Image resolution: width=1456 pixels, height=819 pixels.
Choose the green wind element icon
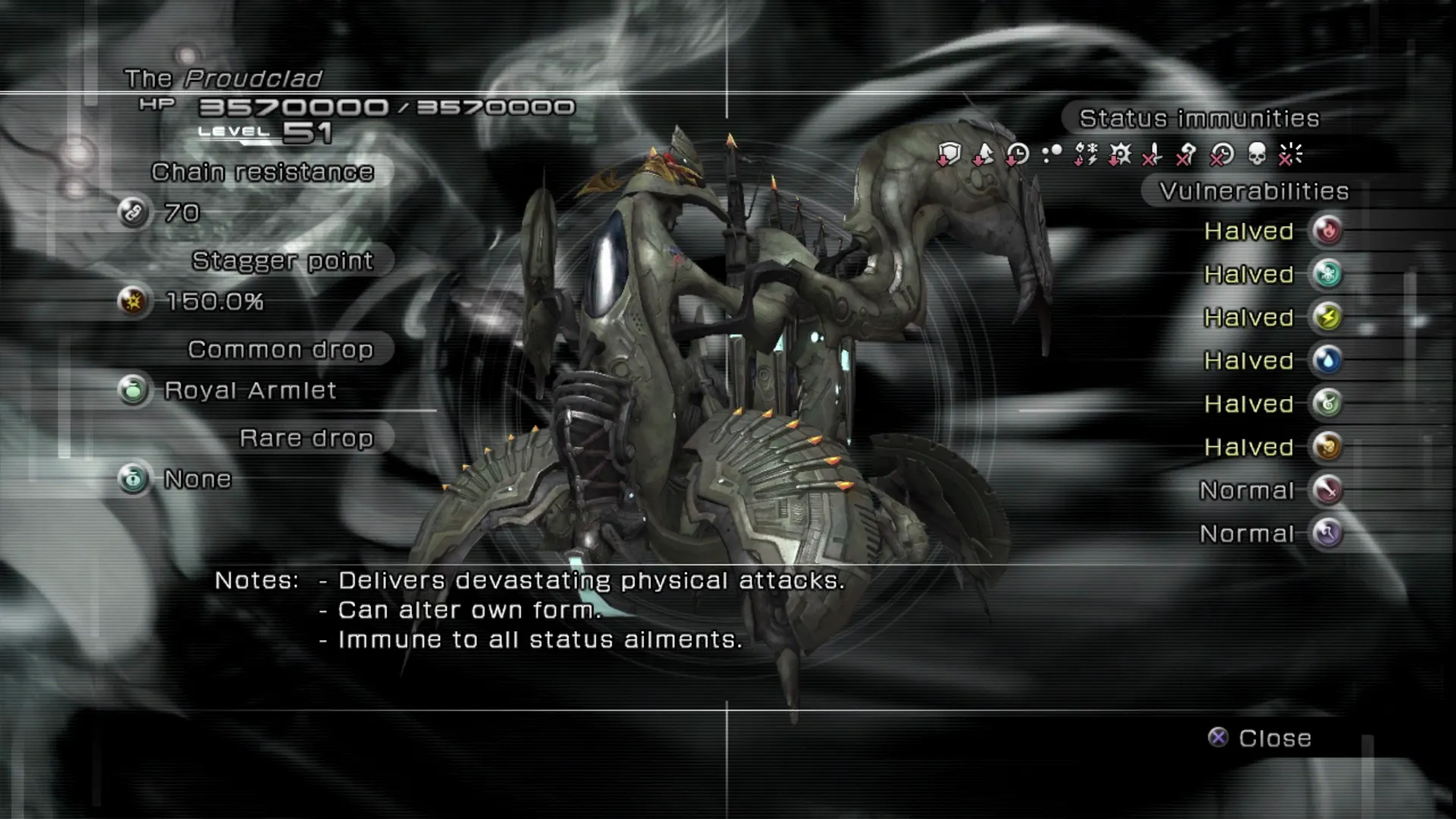point(1328,403)
